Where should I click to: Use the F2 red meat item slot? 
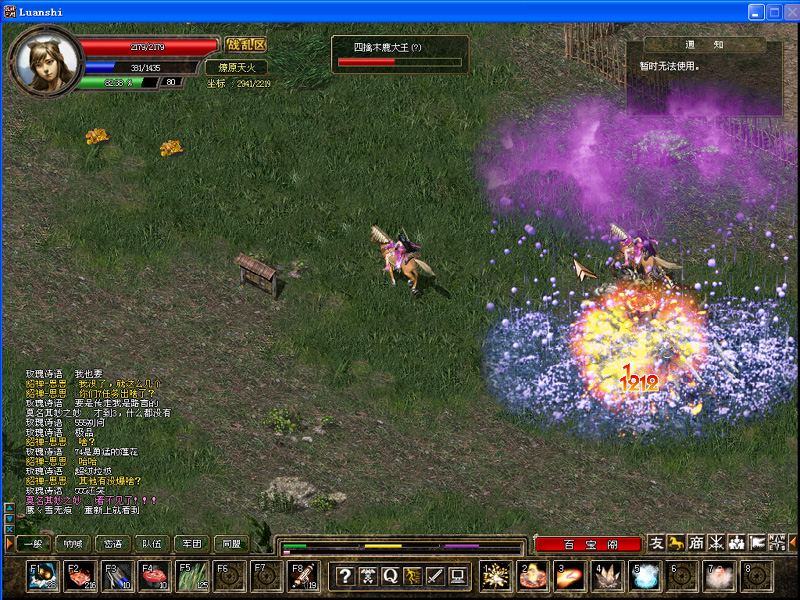pyautogui.click(x=80, y=576)
